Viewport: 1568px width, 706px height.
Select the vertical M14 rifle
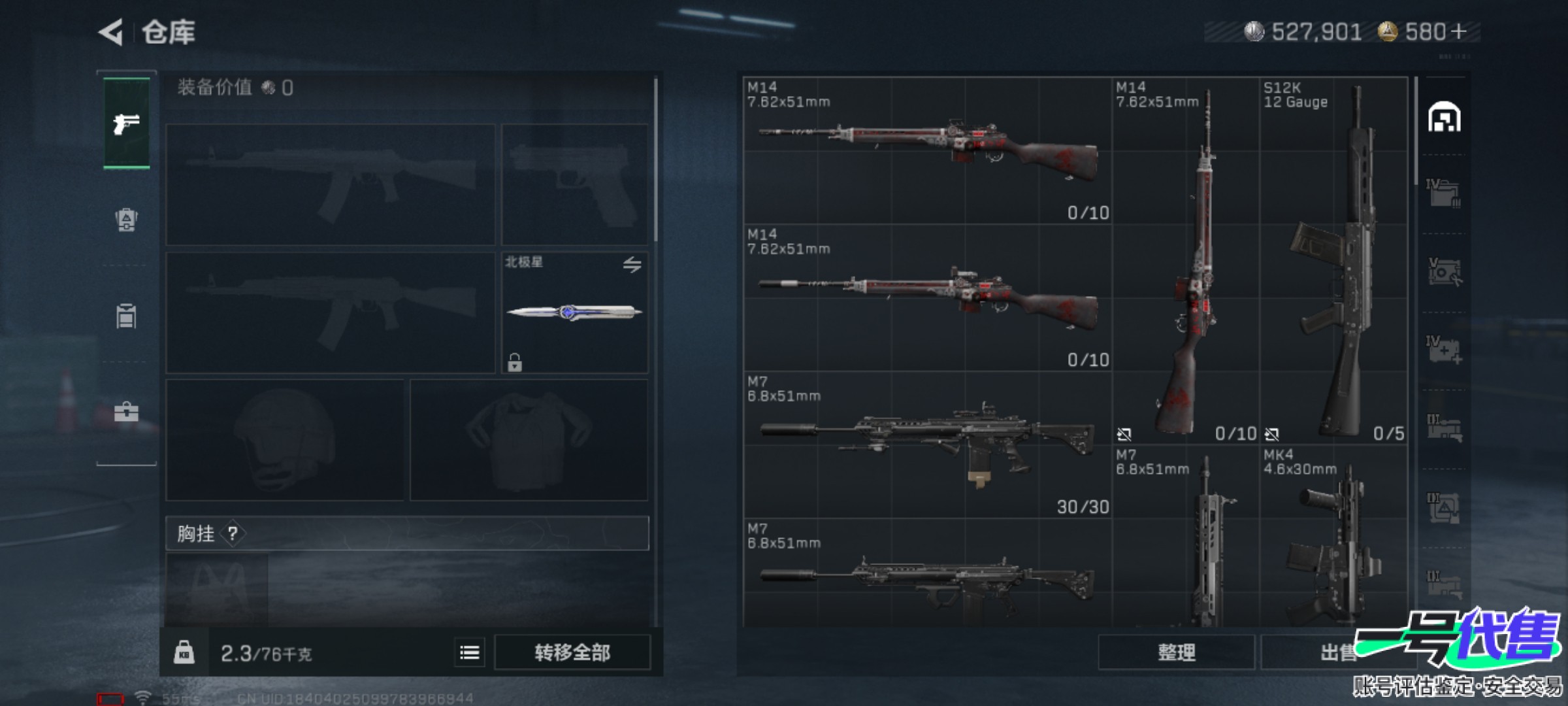[1185, 261]
